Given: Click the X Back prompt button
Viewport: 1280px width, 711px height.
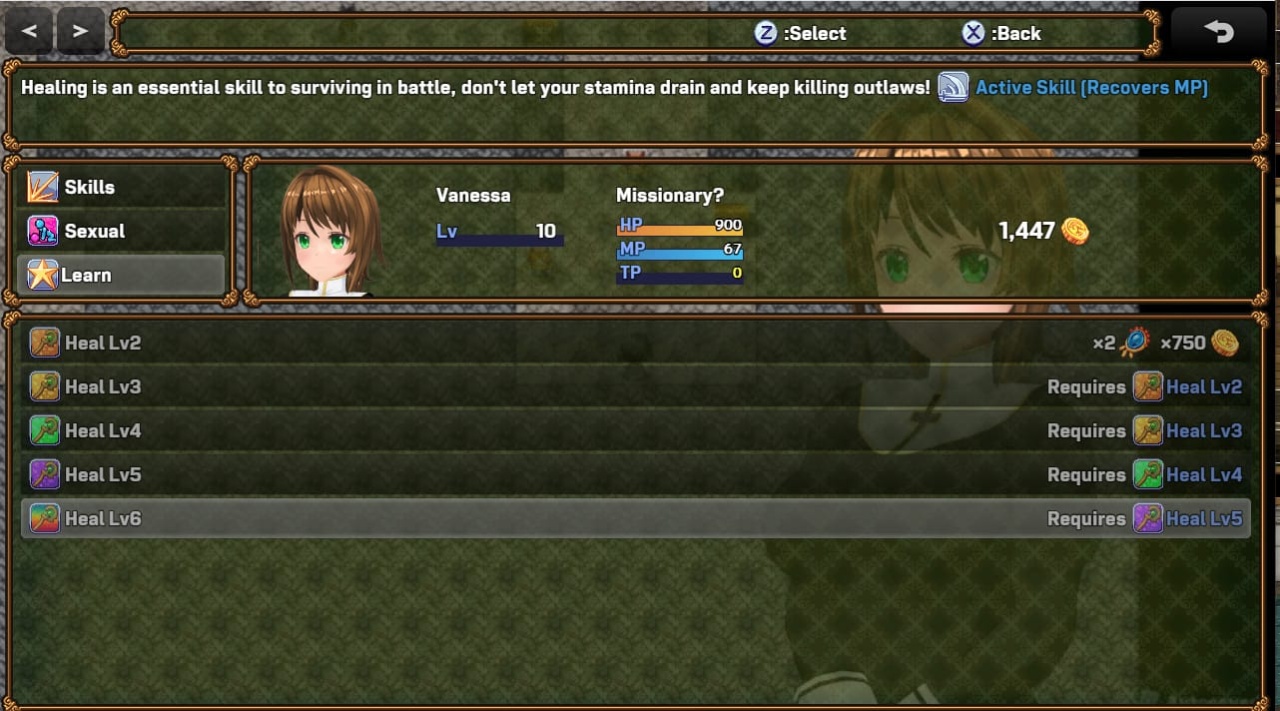Looking at the screenshot, I should click(x=1001, y=33).
